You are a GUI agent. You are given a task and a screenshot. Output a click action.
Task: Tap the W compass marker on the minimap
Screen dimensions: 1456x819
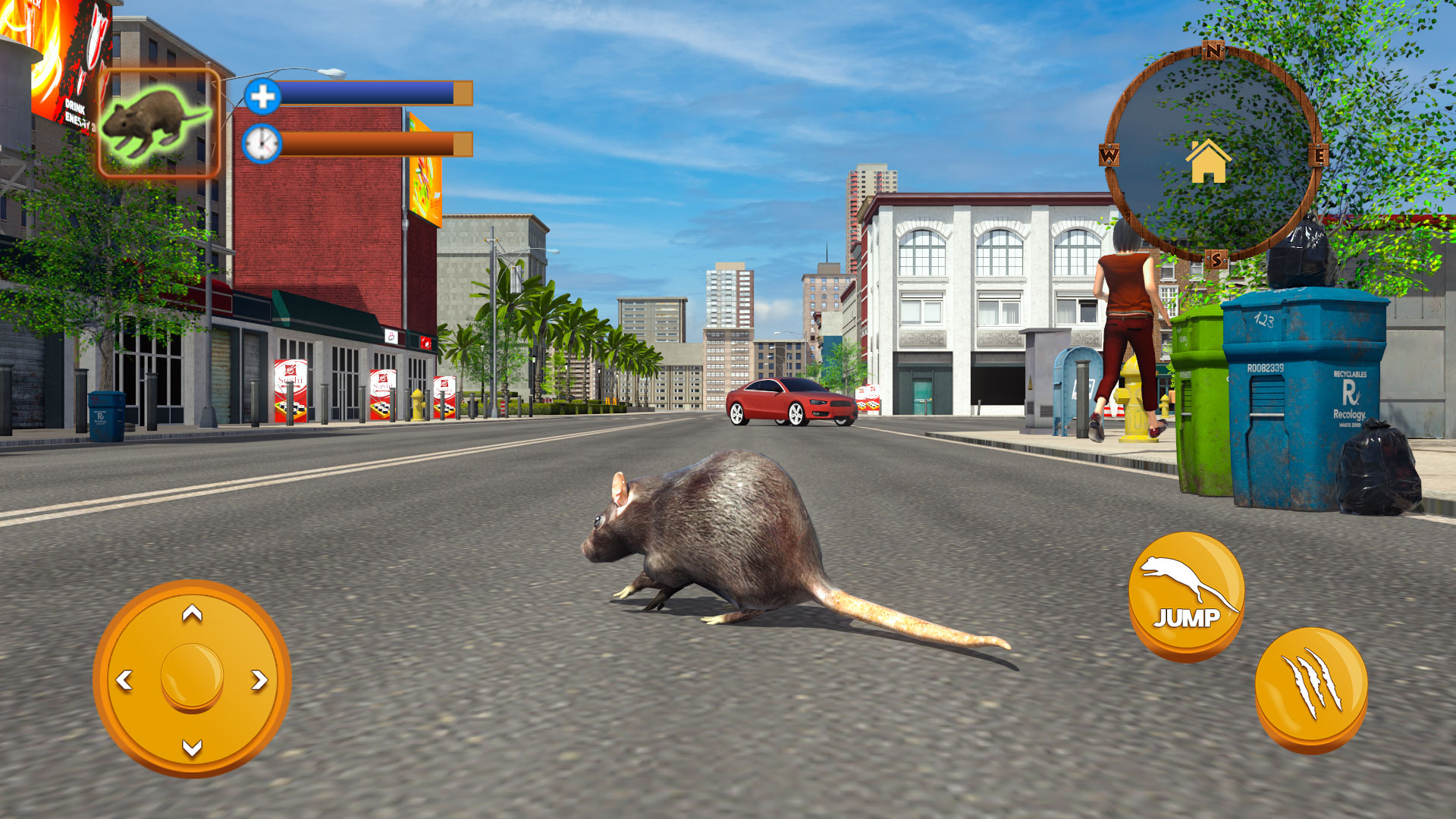[x=1109, y=155]
